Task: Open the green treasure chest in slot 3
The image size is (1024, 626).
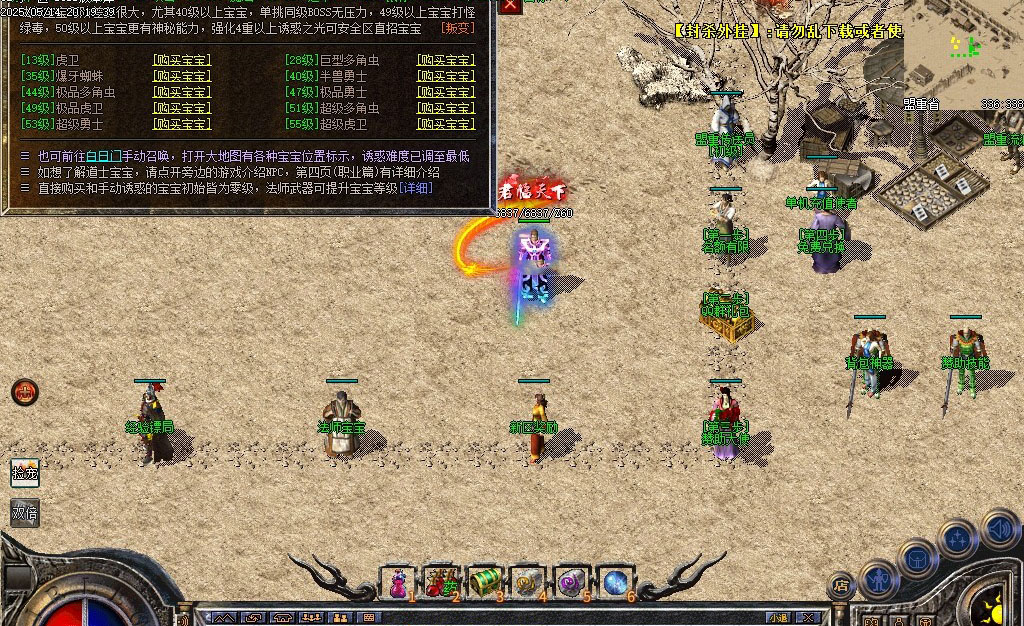Action: (x=484, y=581)
